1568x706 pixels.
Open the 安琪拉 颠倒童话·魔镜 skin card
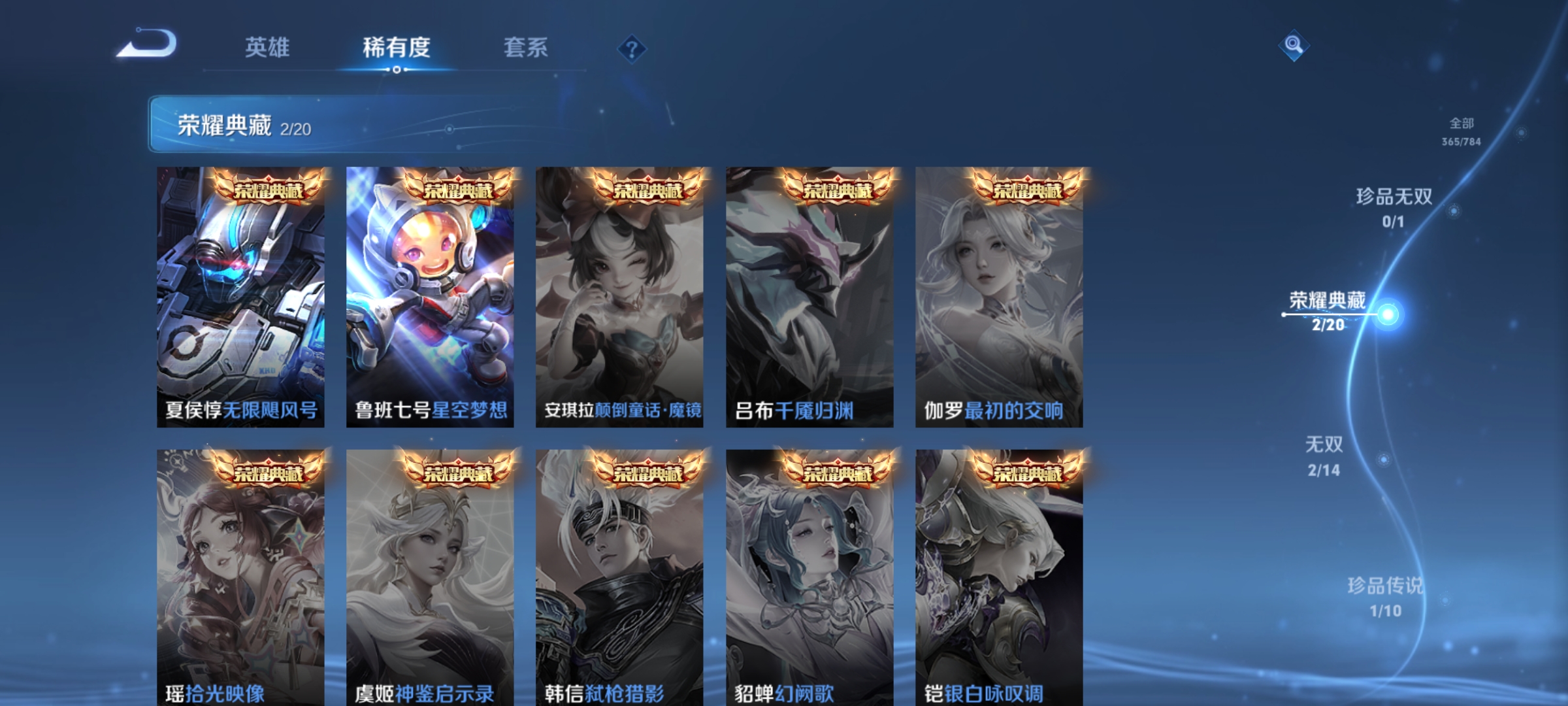619,297
